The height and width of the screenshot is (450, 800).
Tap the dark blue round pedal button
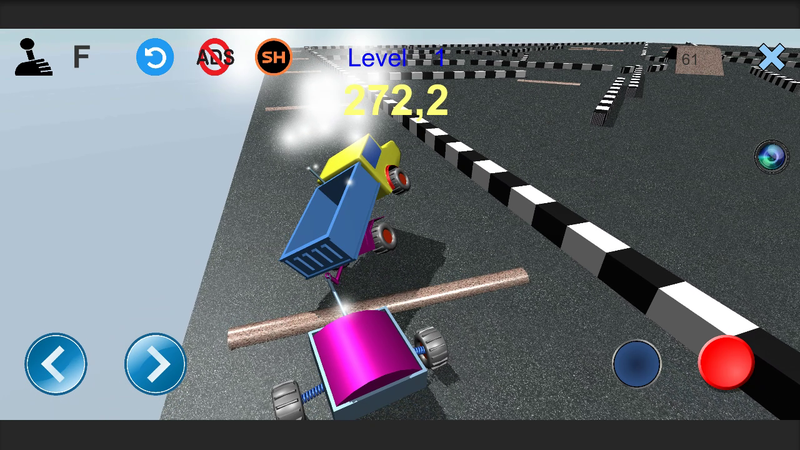tap(636, 364)
